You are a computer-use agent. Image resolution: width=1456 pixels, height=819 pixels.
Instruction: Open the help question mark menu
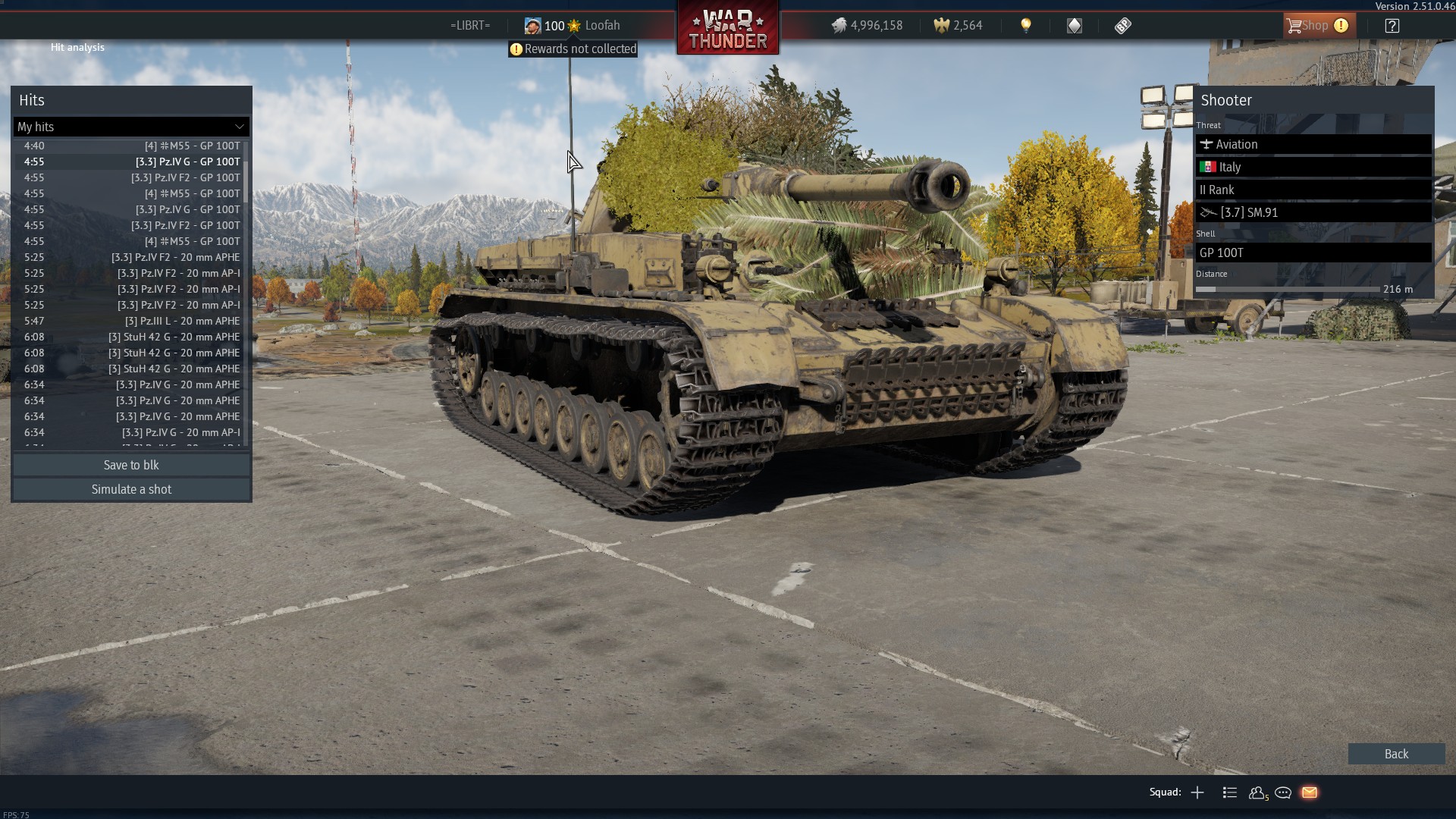click(1392, 26)
